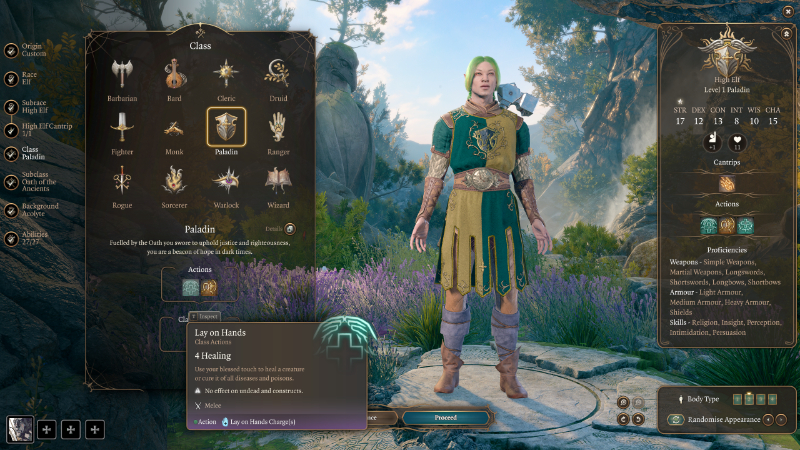Image resolution: width=800 pixels, height=450 pixels.
Task: Select the Monk class
Action: click(174, 128)
